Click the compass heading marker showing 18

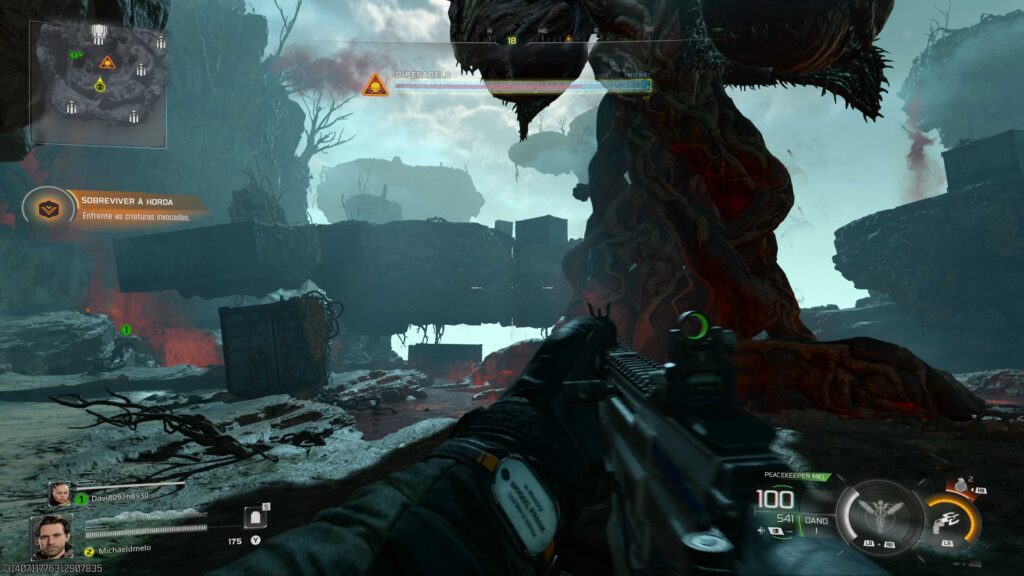(x=512, y=40)
